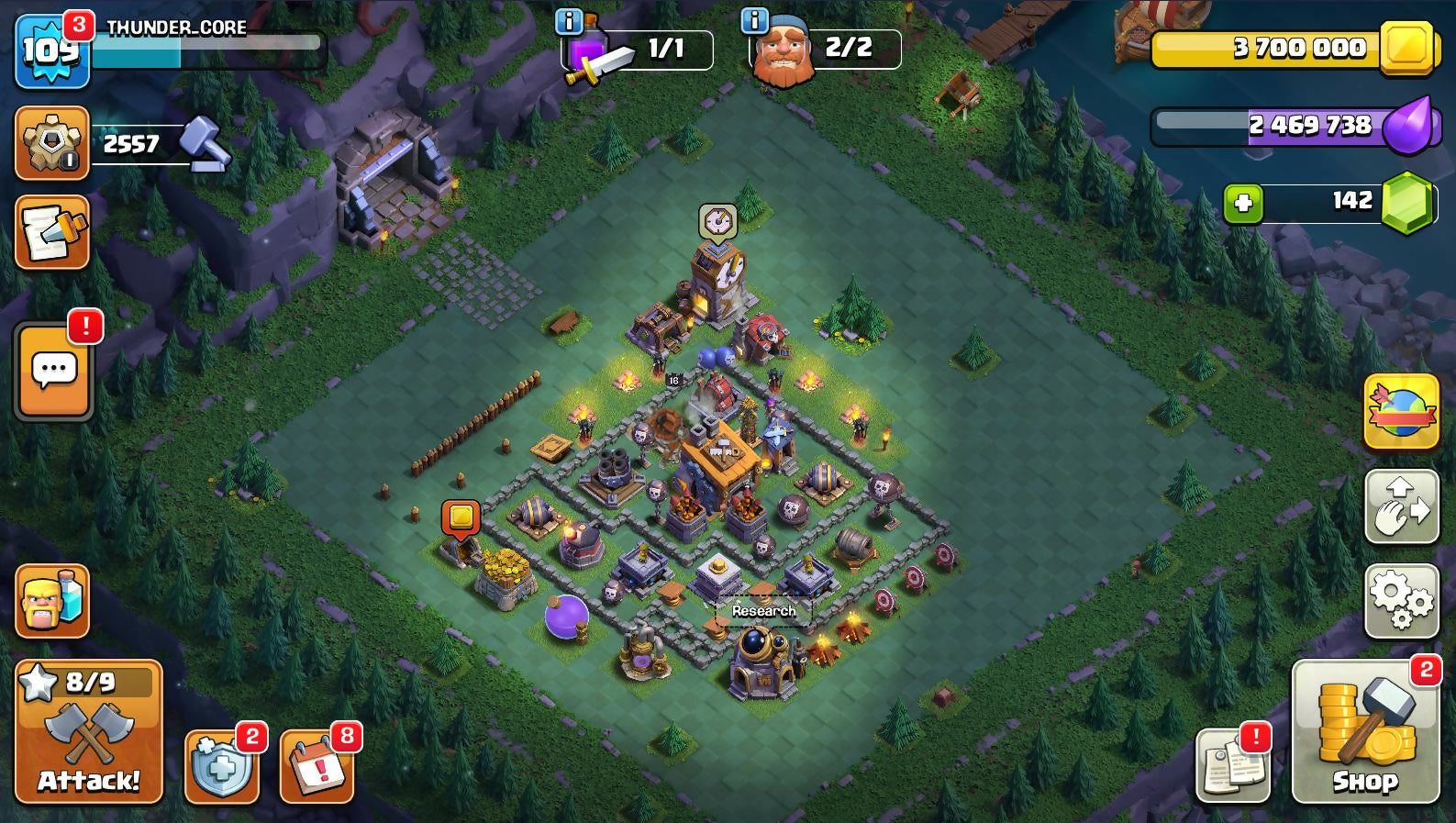Open the shield with two notifications
Screen dimensions: 1456x823
(x=221, y=766)
